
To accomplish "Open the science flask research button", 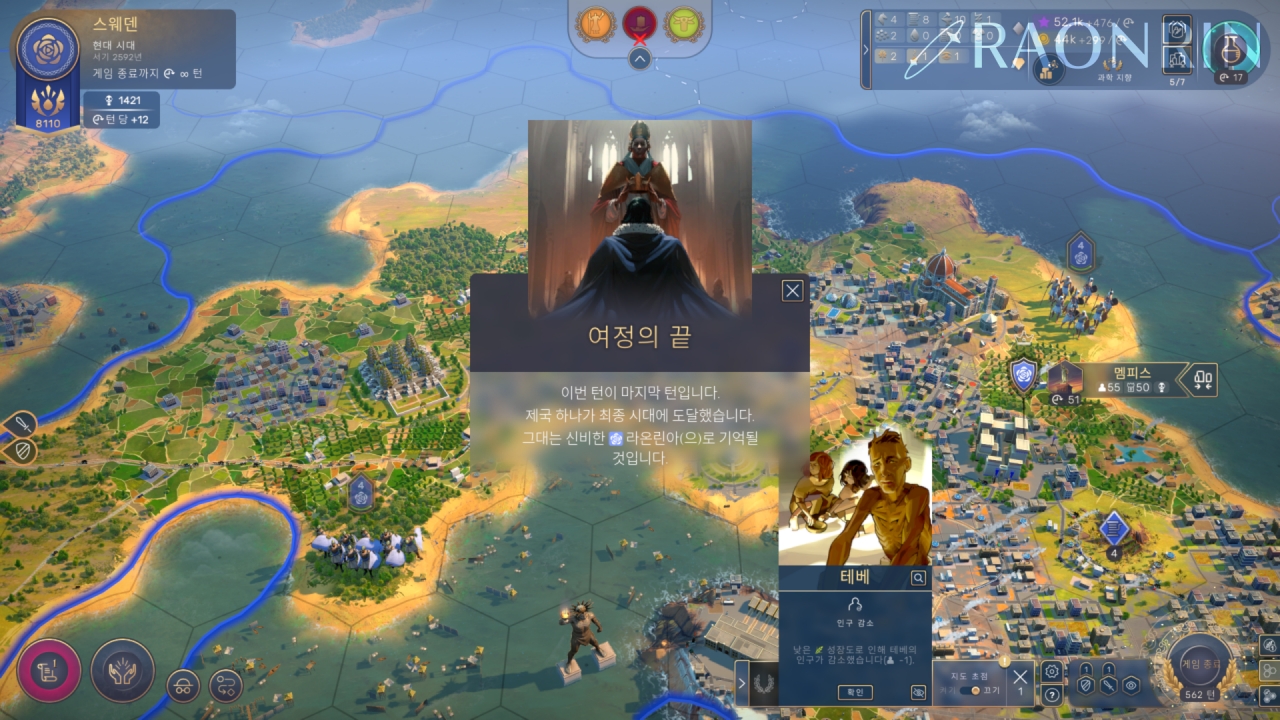I will pyautogui.click(x=1231, y=47).
